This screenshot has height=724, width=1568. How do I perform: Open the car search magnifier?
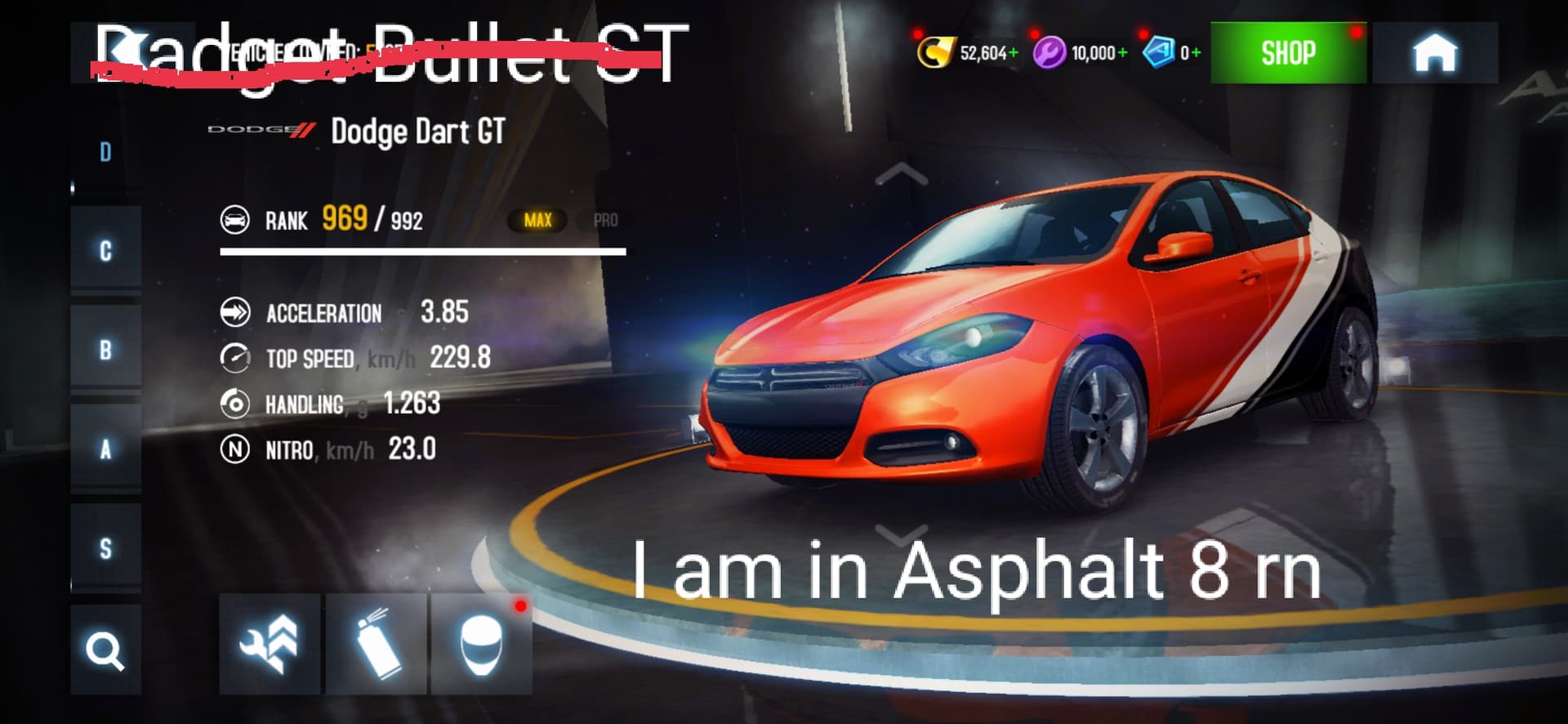point(105,650)
